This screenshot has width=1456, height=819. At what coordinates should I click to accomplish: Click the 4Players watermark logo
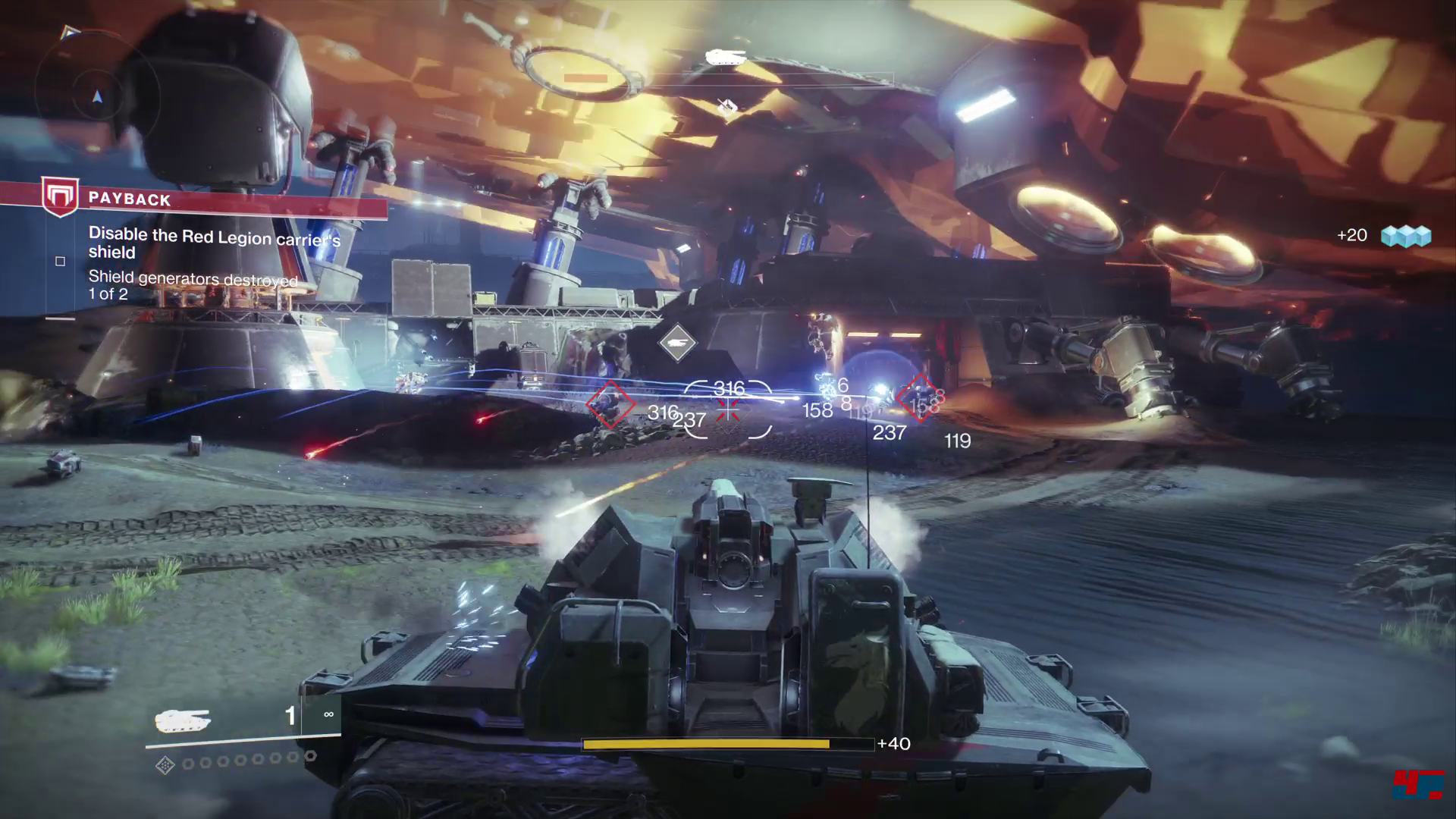[x=1417, y=783]
